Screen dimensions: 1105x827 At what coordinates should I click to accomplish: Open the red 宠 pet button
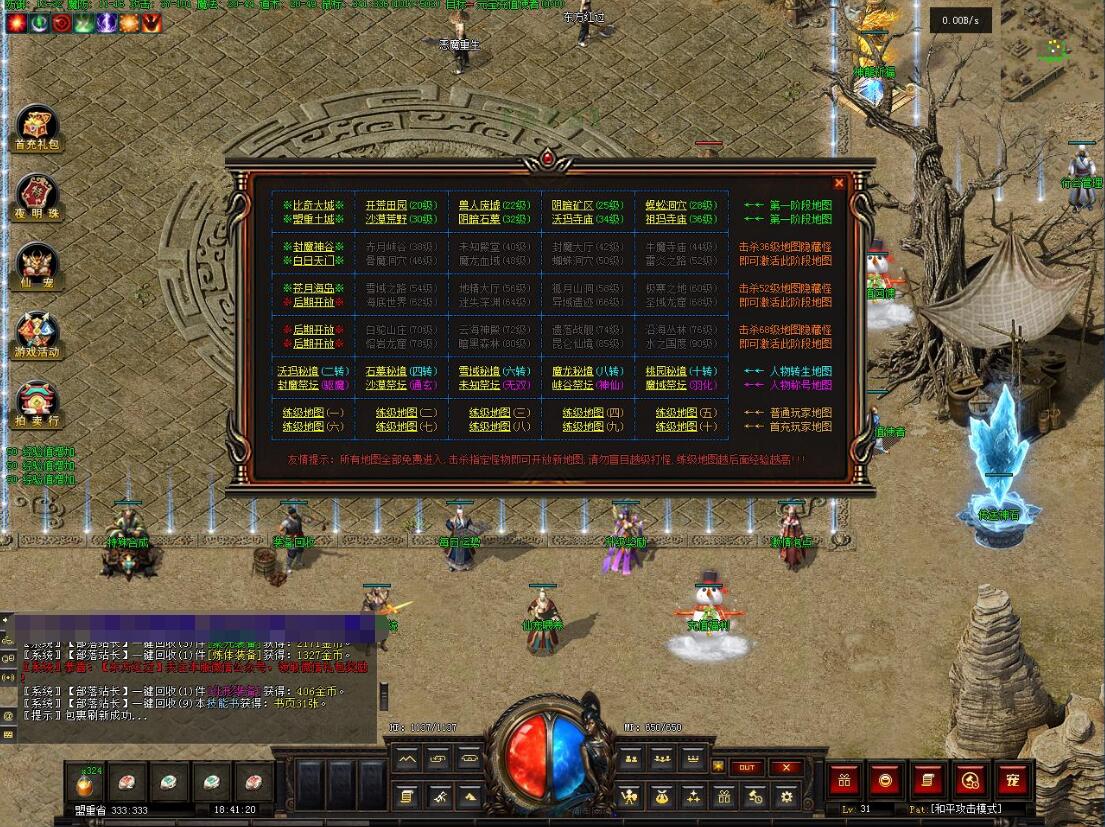(1012, 779)
